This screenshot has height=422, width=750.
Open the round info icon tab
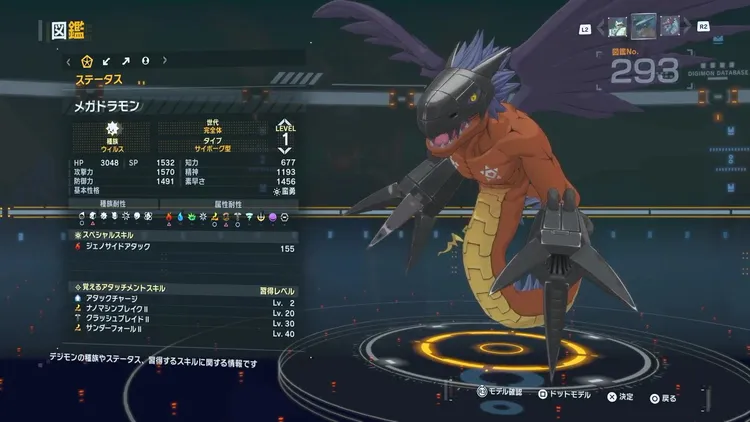(x=145, y=61)
